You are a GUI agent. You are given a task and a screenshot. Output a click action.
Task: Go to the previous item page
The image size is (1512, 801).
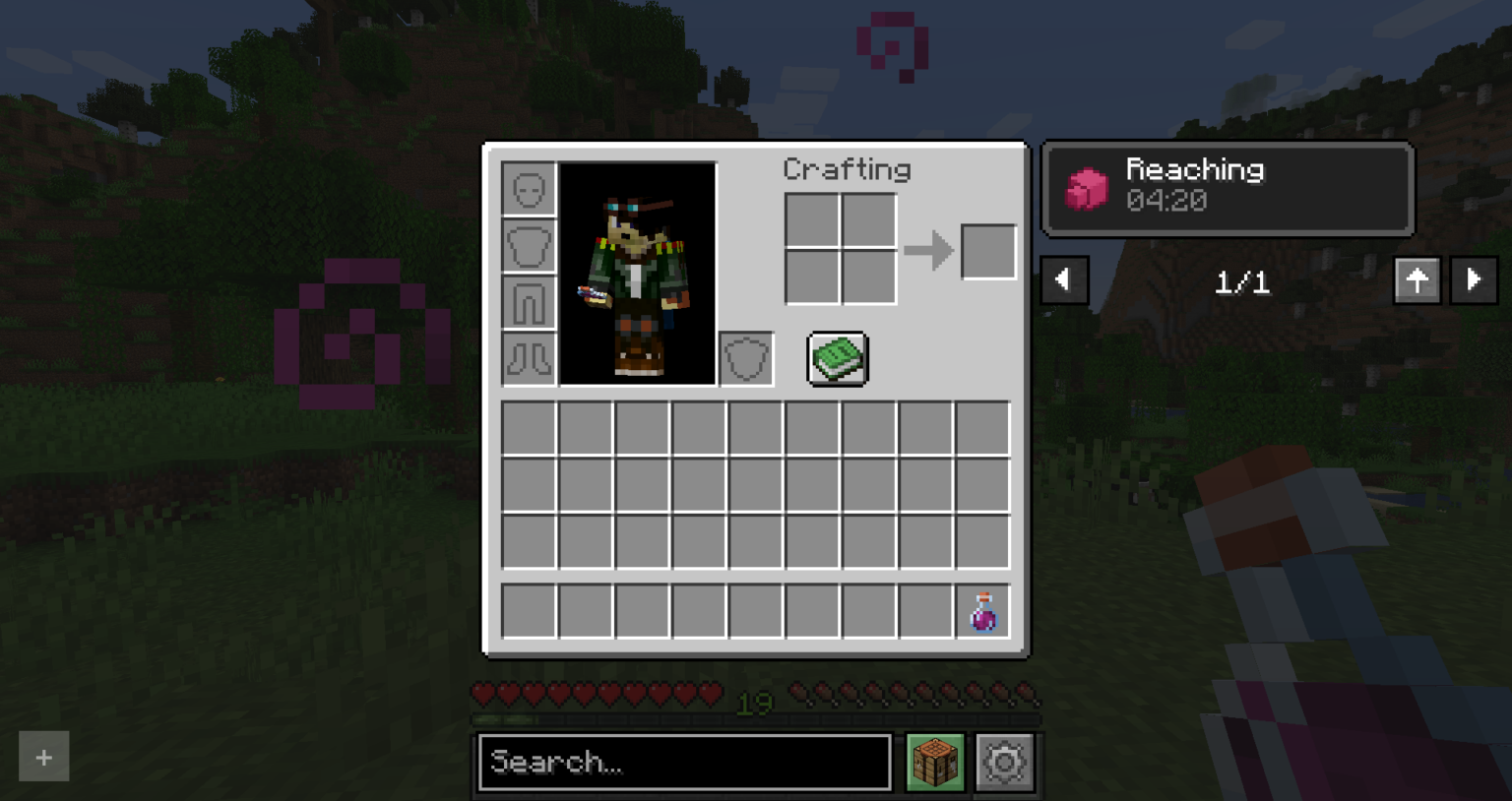pyautogui.click(x=1064, y=280)
